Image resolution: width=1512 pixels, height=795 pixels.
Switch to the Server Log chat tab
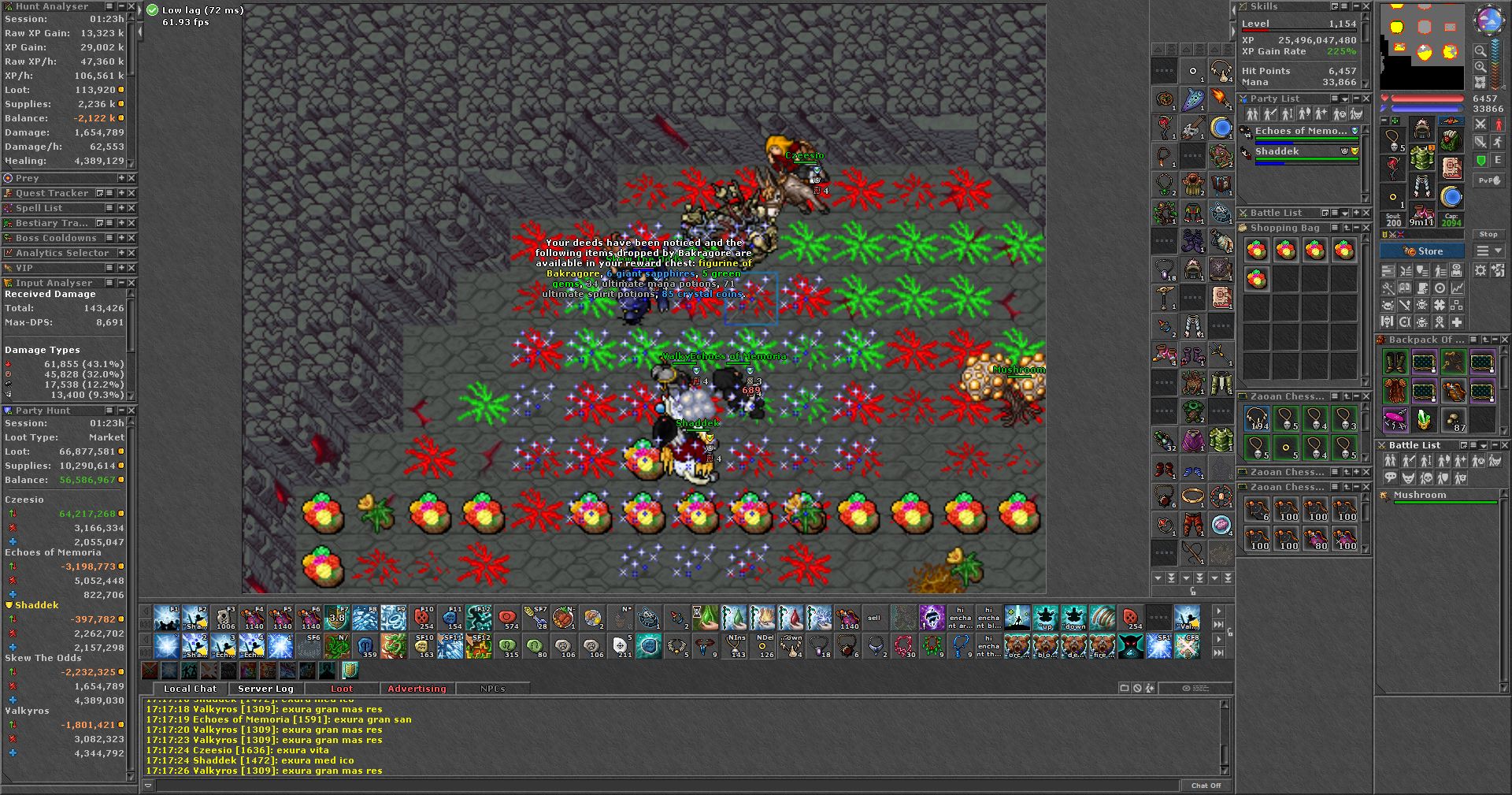(265, 689)
